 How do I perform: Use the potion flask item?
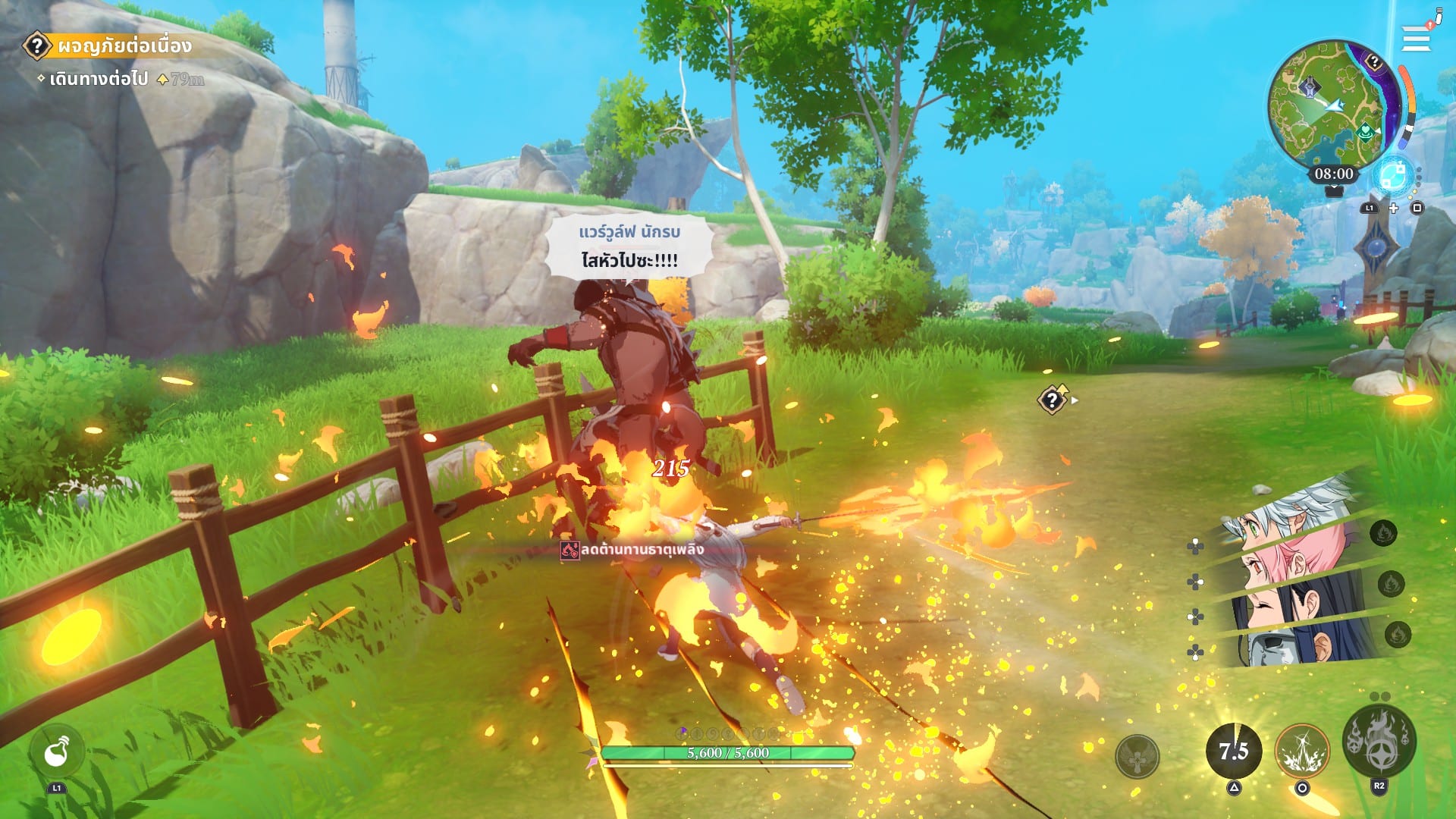(x=57, y=752)
